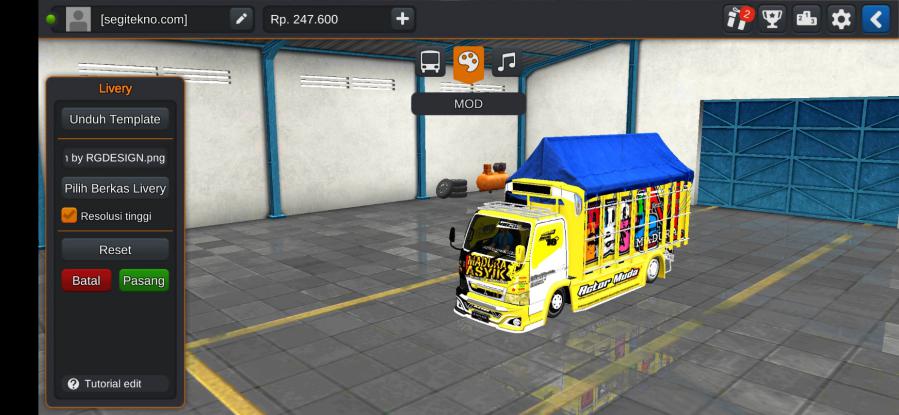The image size is (899, 415).
Task: Open the leaderboard podium icon
Action: pos(806,18)
